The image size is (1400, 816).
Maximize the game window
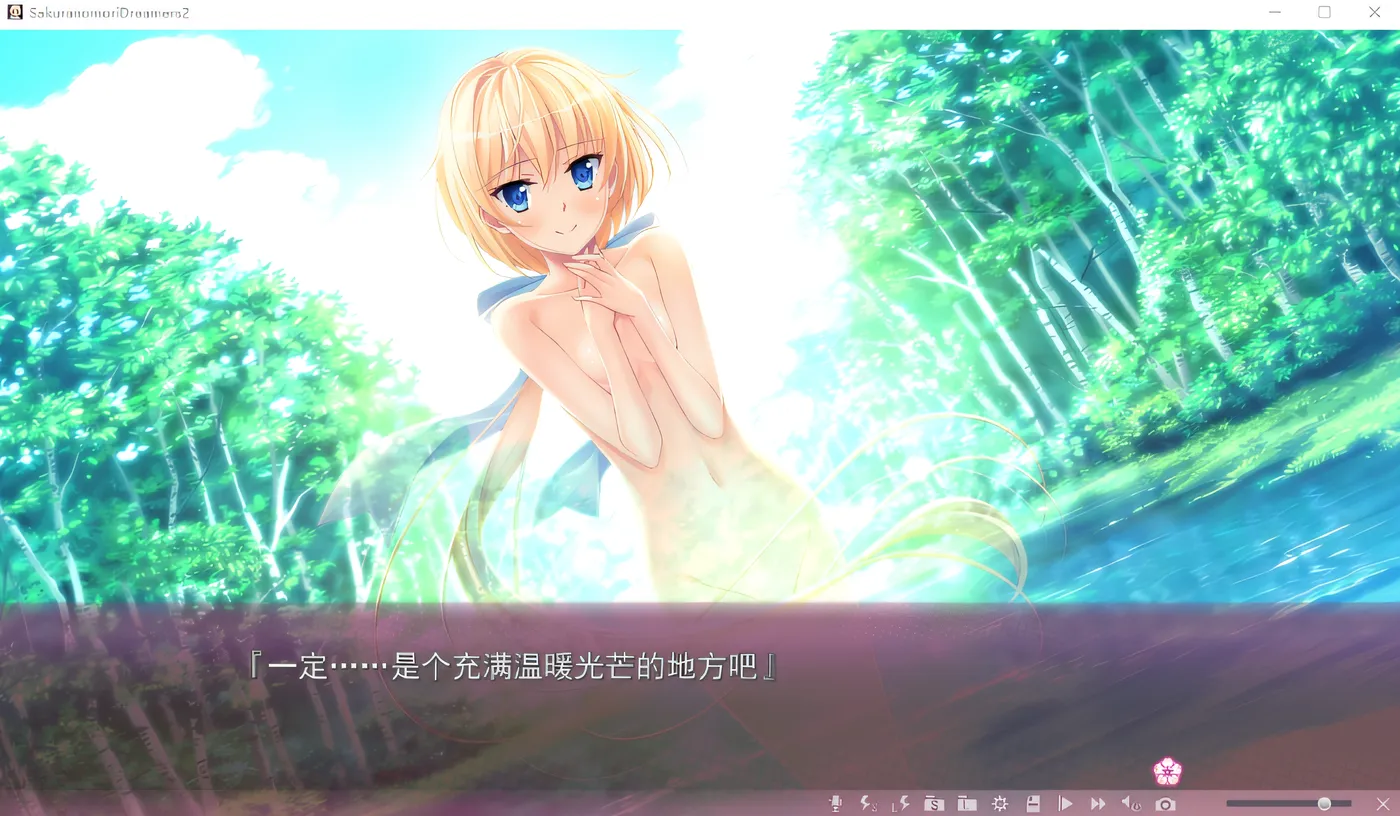tap(1324, 12)
